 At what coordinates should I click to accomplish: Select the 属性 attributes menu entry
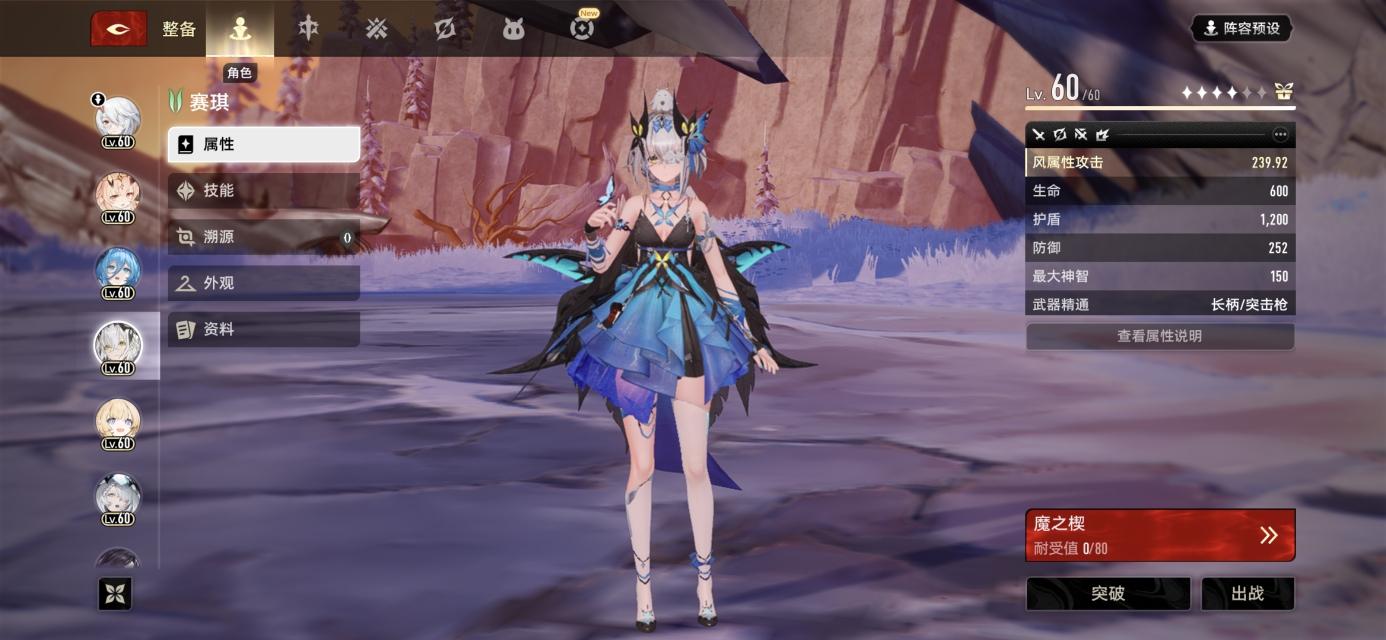(263, 144)
